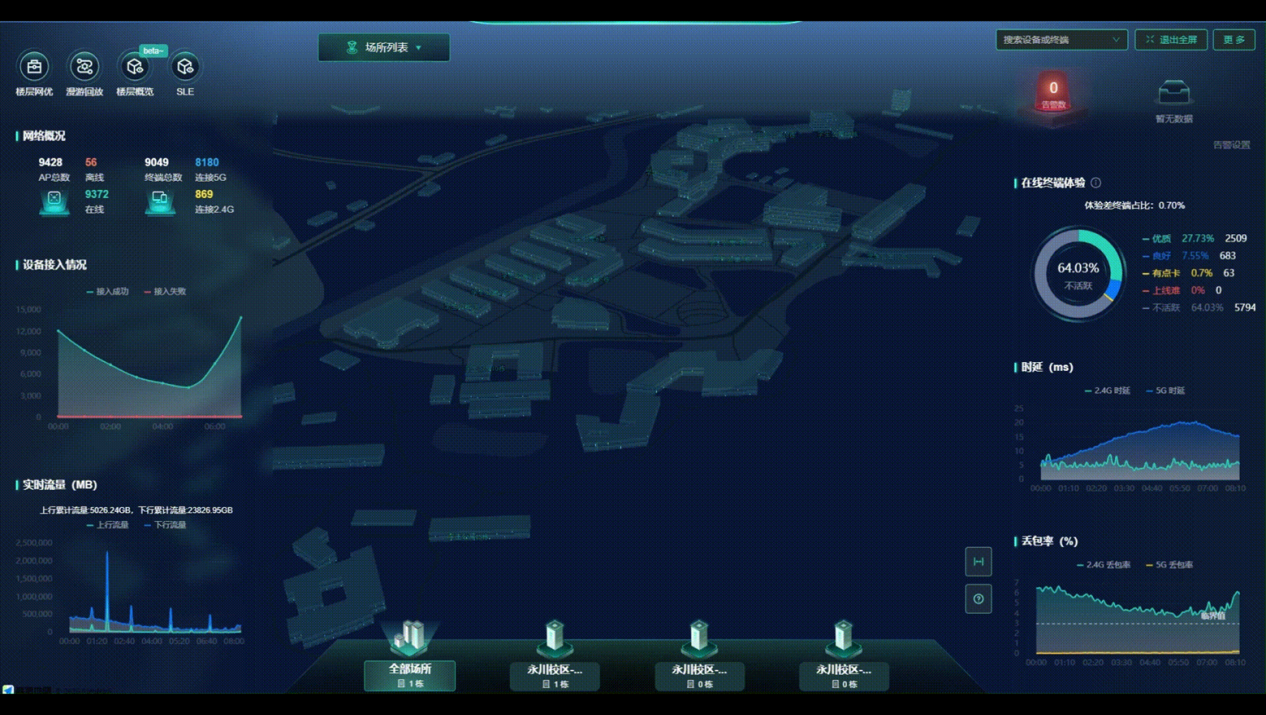This screenshot has height=715, width=1266.
Task: Open the 楼层概览 beta floor overview
Action: 135,68
